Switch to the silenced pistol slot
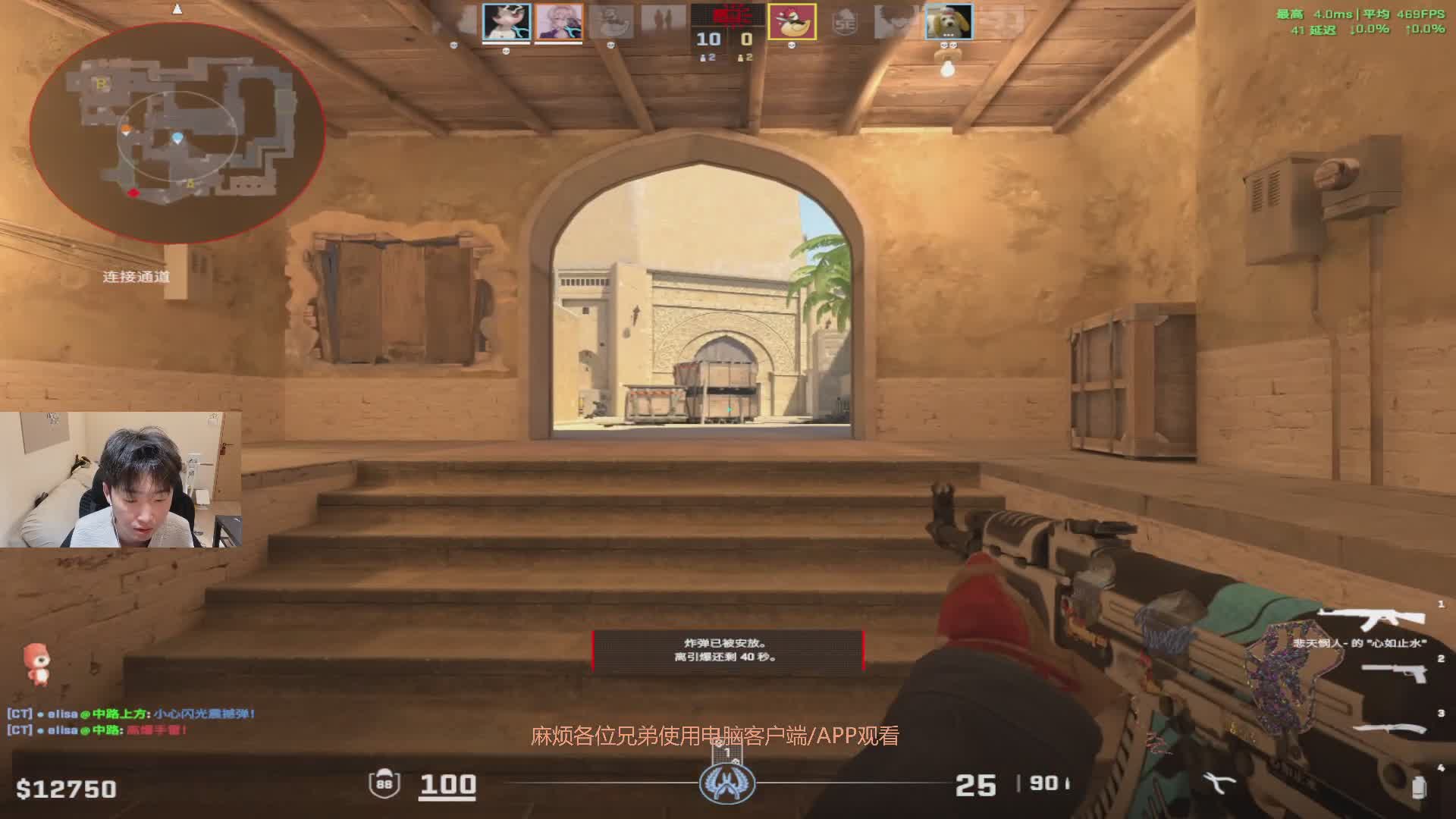 click(1394, 673)
